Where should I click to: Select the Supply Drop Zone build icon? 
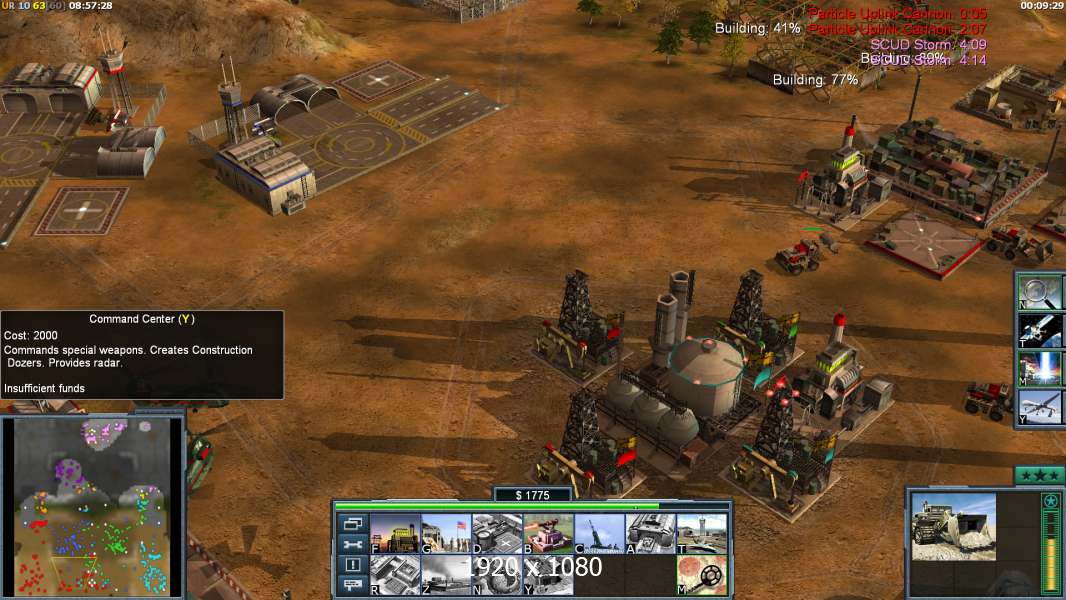tap(446, 575)
